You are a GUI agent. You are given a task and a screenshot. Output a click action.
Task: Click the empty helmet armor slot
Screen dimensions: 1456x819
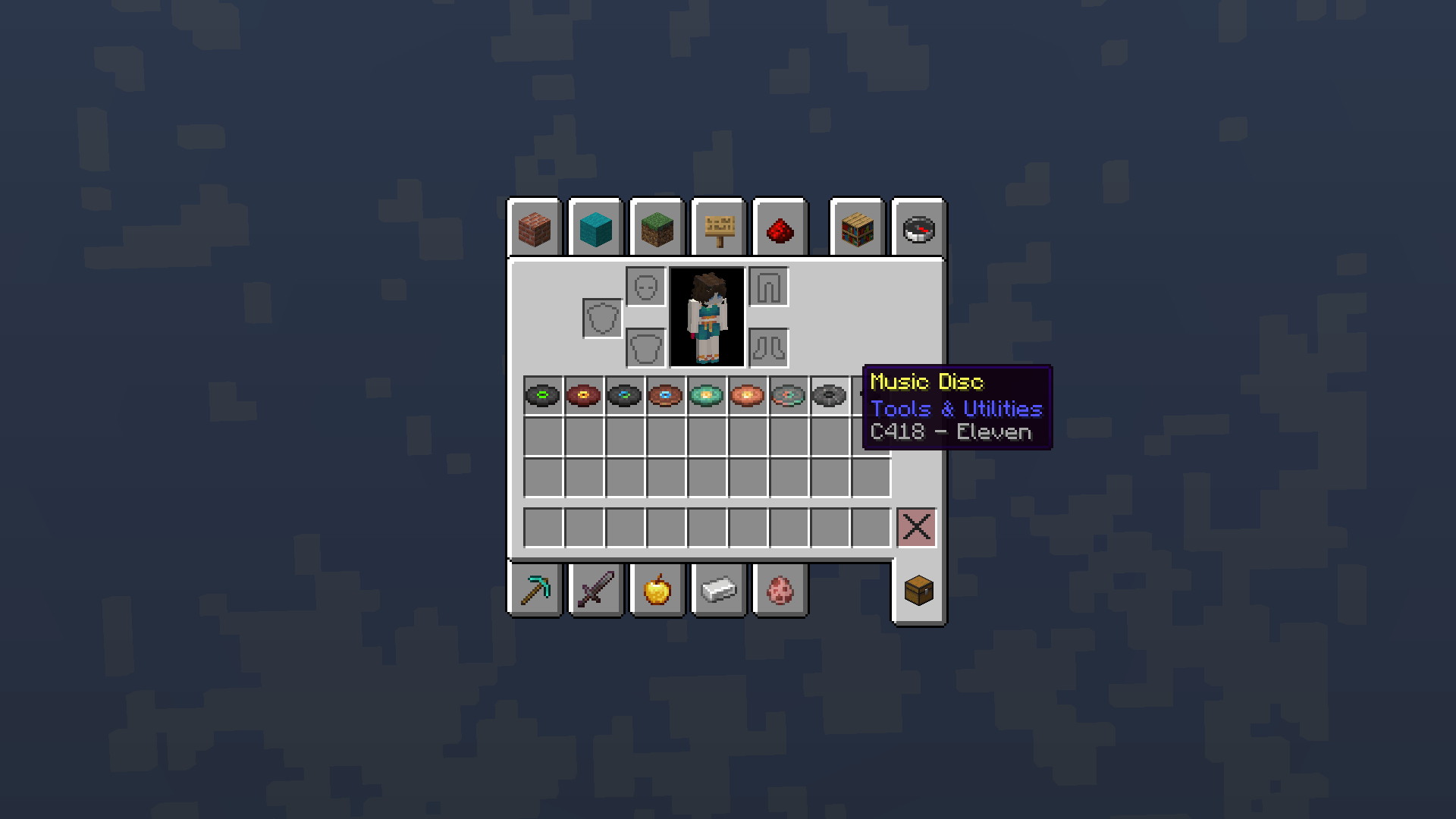pyautogui.click(x=644, y=287)
